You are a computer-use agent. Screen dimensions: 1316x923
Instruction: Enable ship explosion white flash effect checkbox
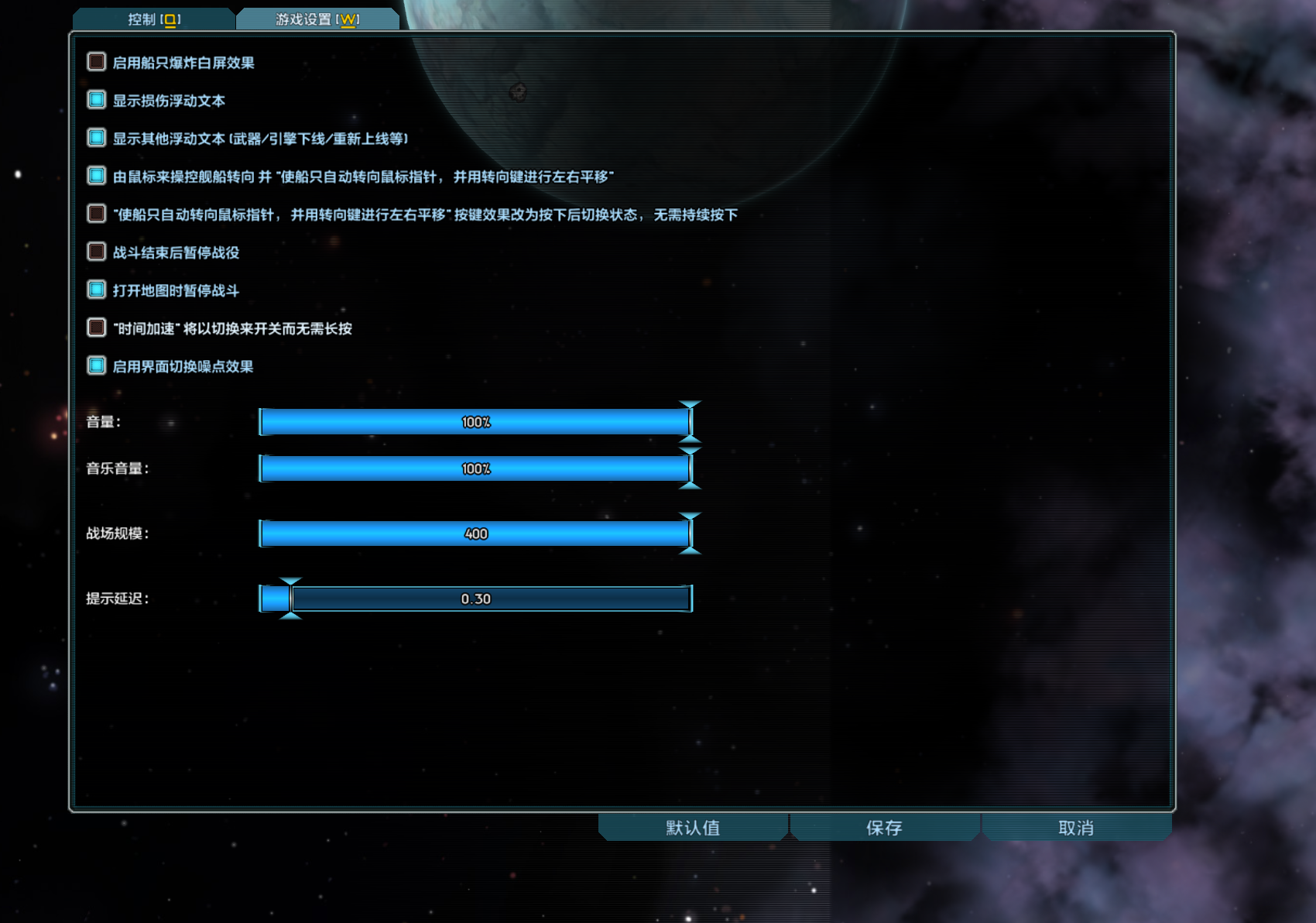coord(96,62)
